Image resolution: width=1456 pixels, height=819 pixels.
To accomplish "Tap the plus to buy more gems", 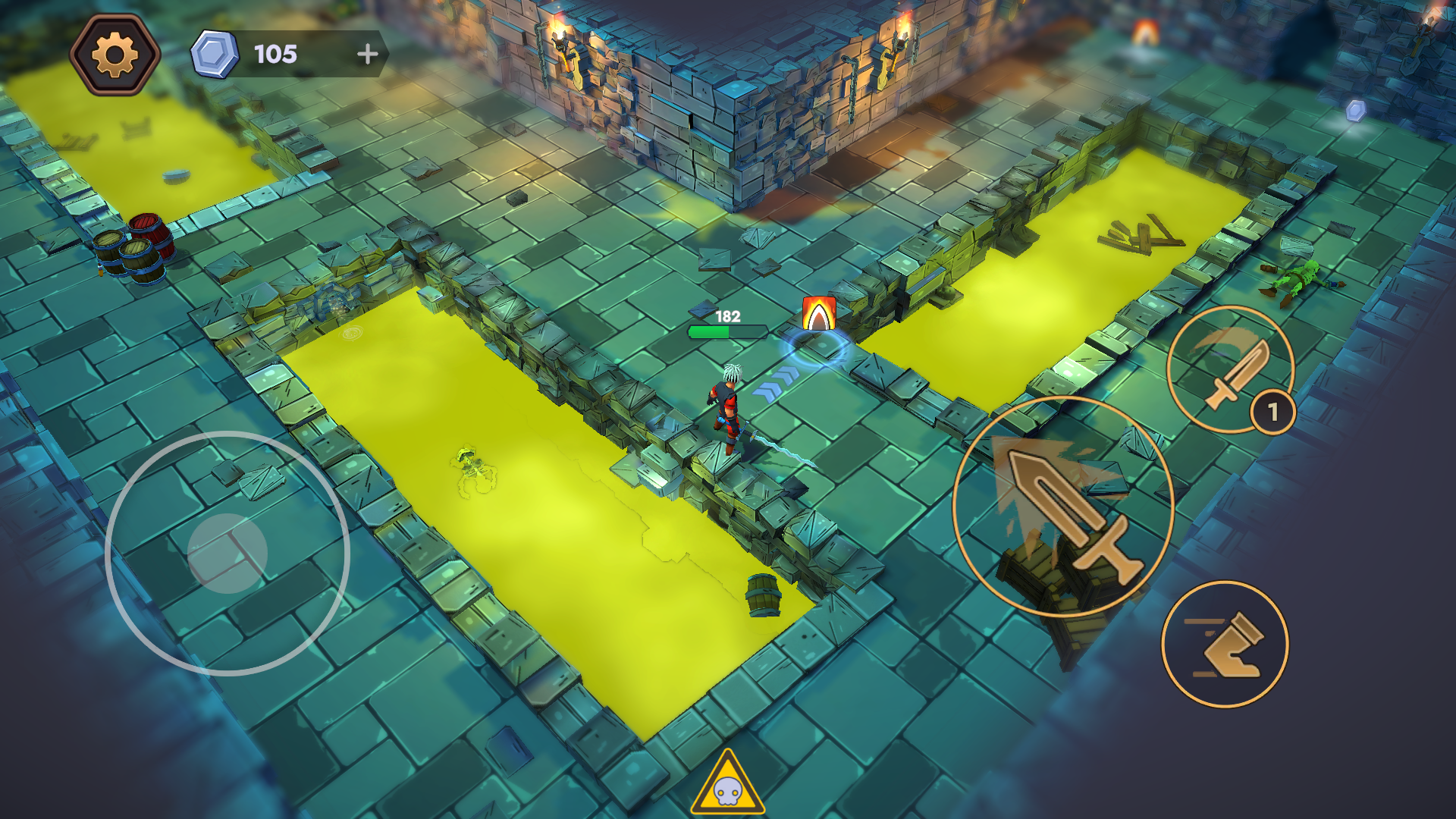I will 369,53.
